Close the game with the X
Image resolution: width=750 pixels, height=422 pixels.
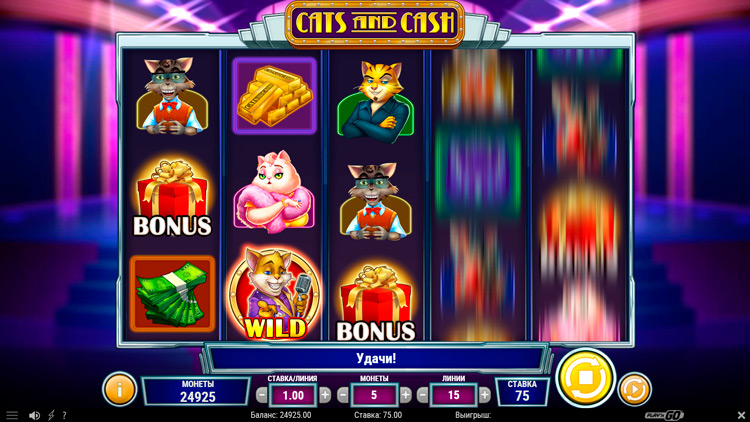click(x=741, y=415)
